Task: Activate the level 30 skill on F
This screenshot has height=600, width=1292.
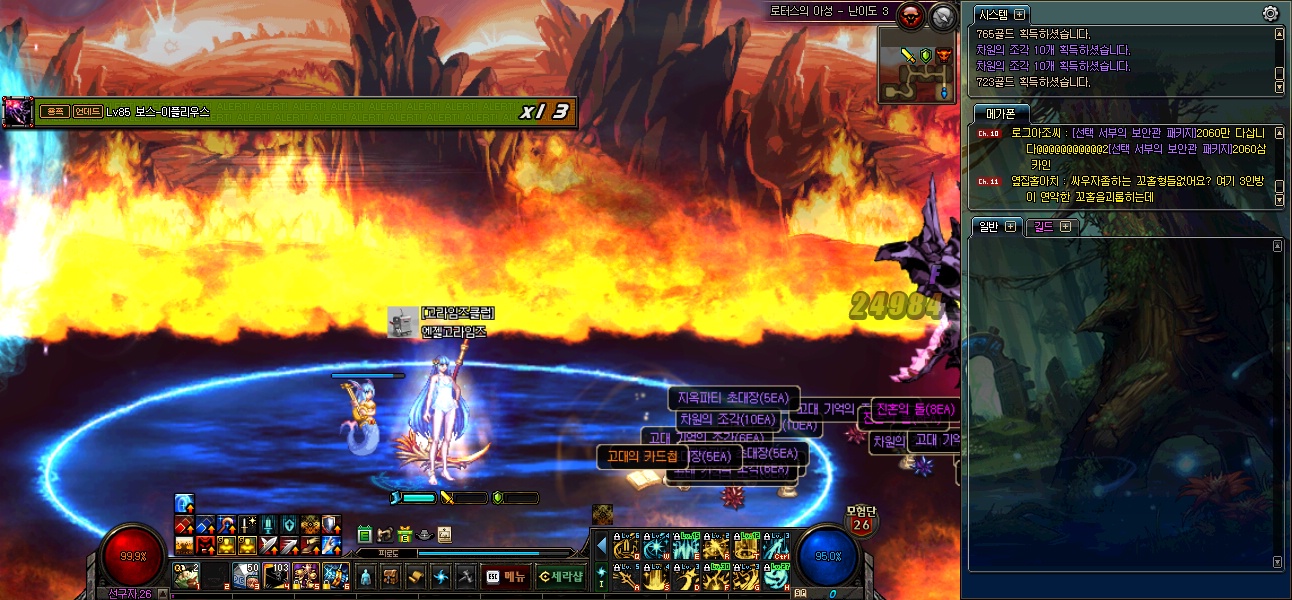Action: coord(716,577)
